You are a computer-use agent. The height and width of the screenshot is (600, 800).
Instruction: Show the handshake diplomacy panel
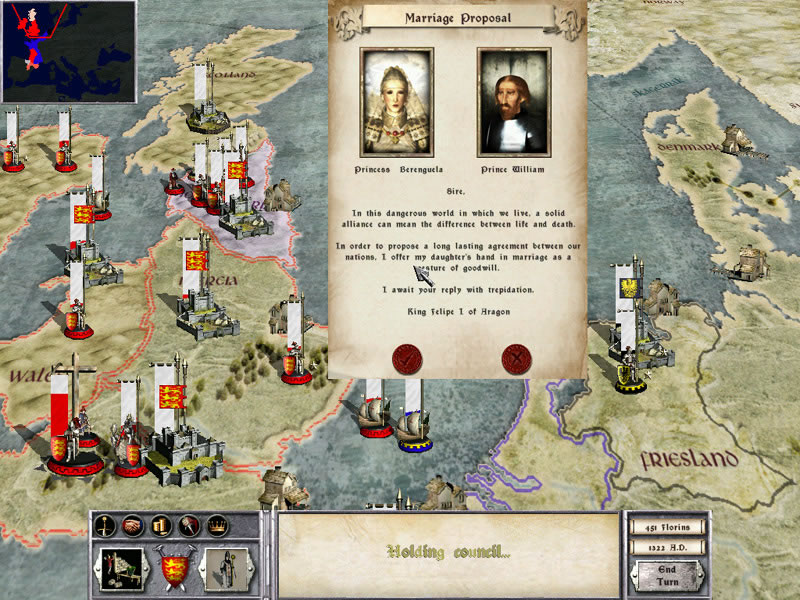133,525
